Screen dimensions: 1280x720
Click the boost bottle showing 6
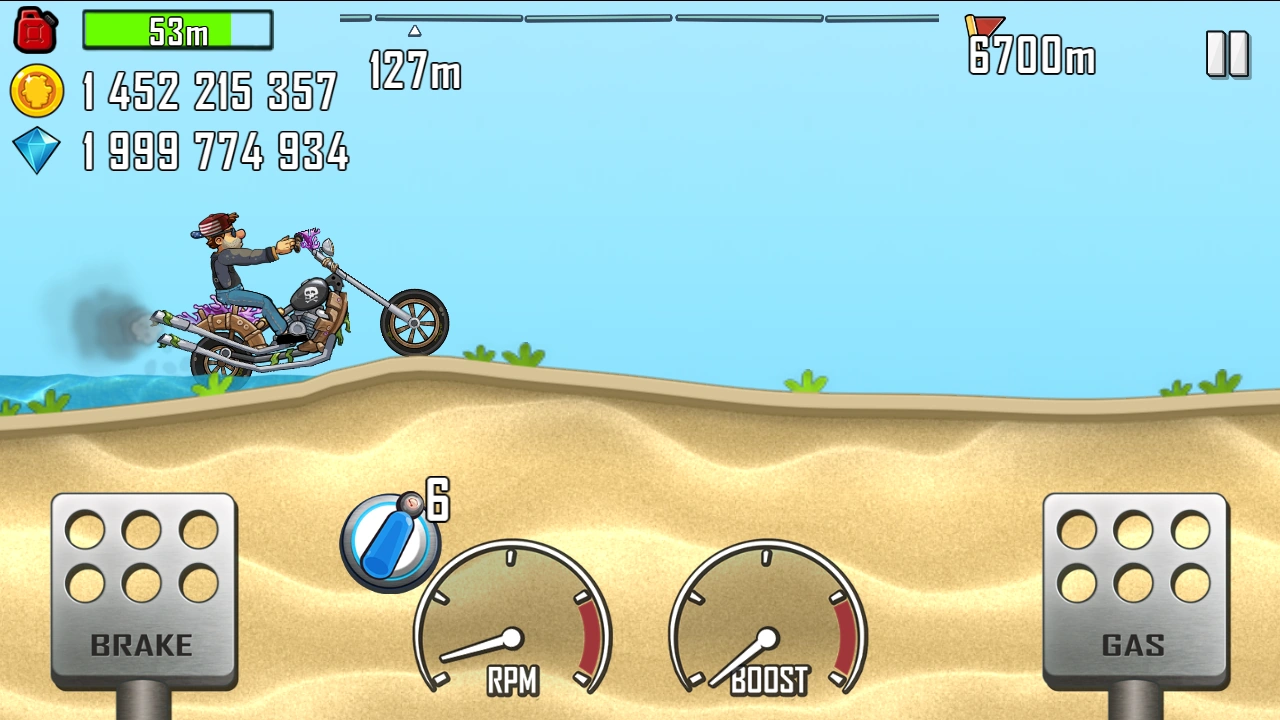coord(390,540)
